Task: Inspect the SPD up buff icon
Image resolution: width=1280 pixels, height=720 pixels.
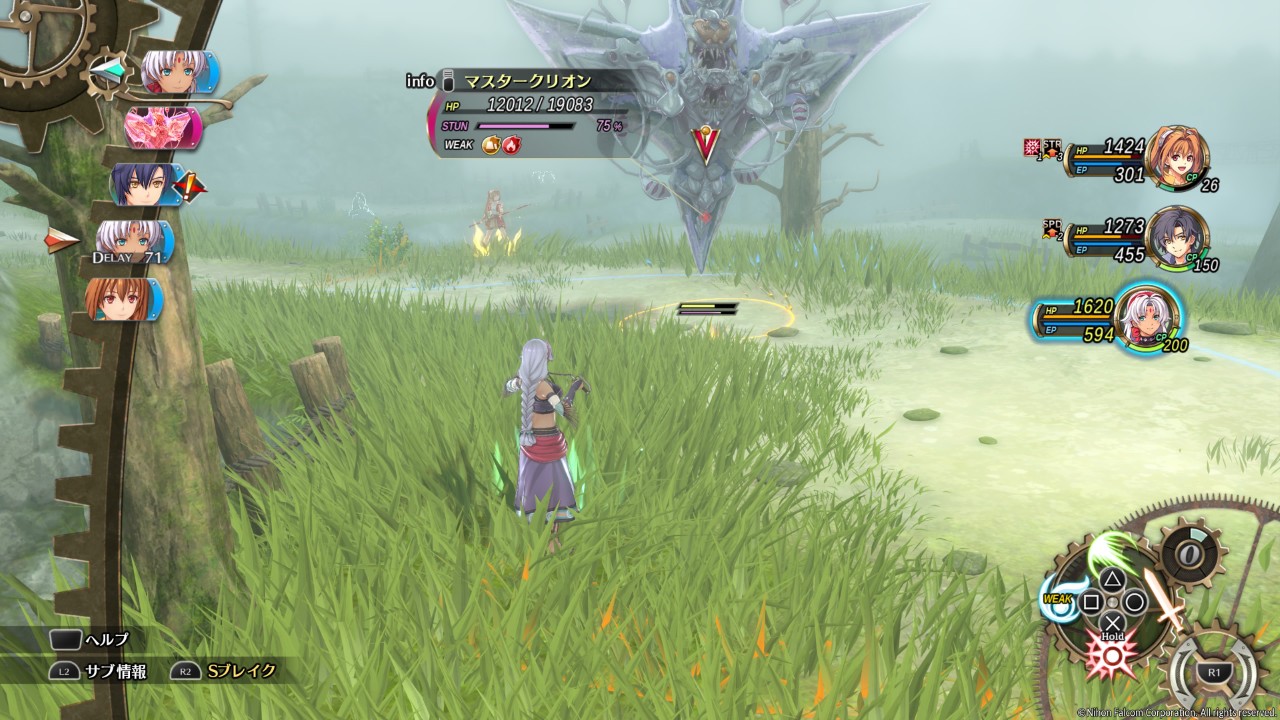Action: coord(1052,231)
